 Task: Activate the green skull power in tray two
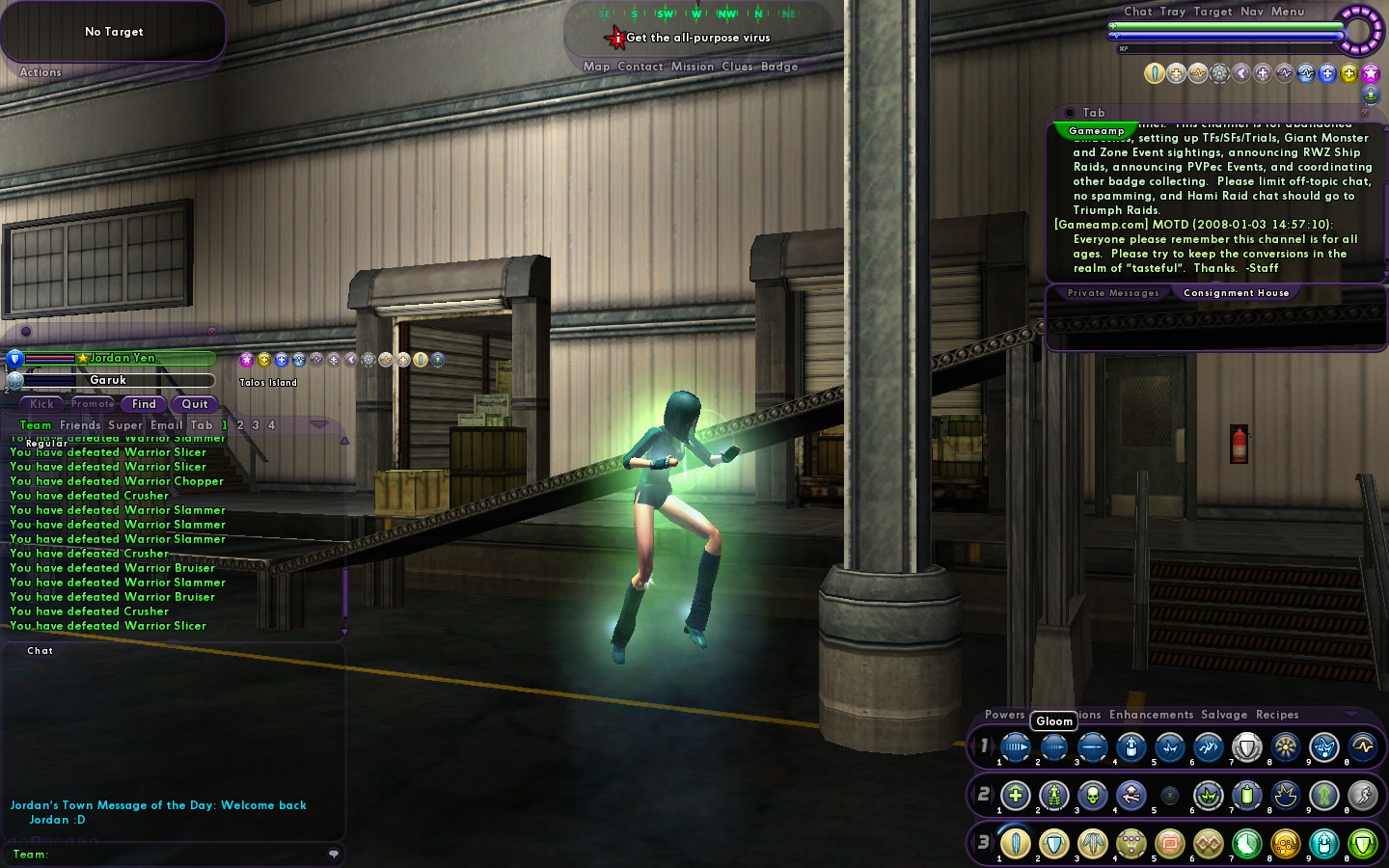[1092, 796]
